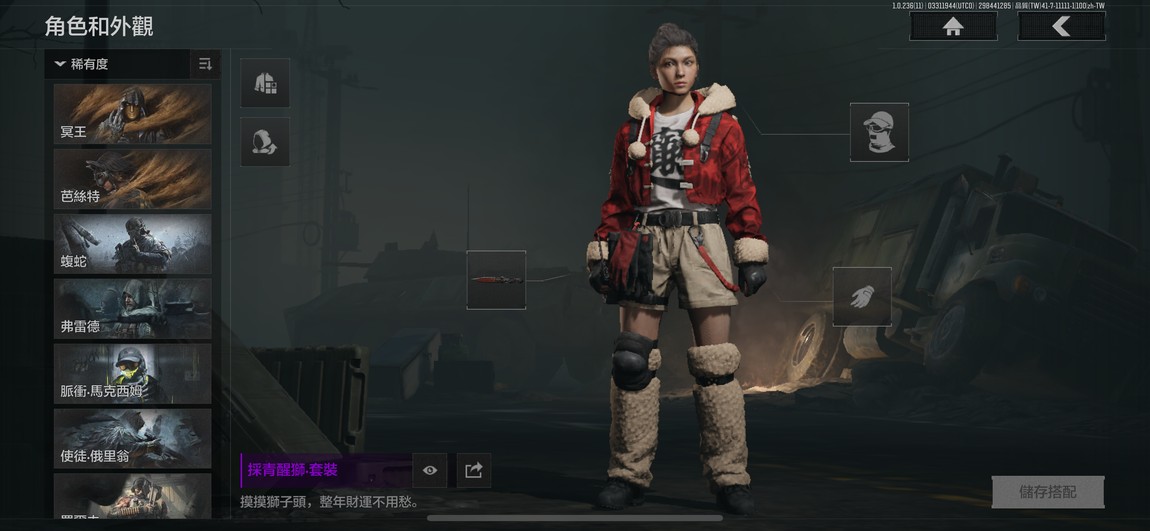Select the 弗雷德 character tile
The height and width of the screenshot is (531, 1150).
point(133,309)
